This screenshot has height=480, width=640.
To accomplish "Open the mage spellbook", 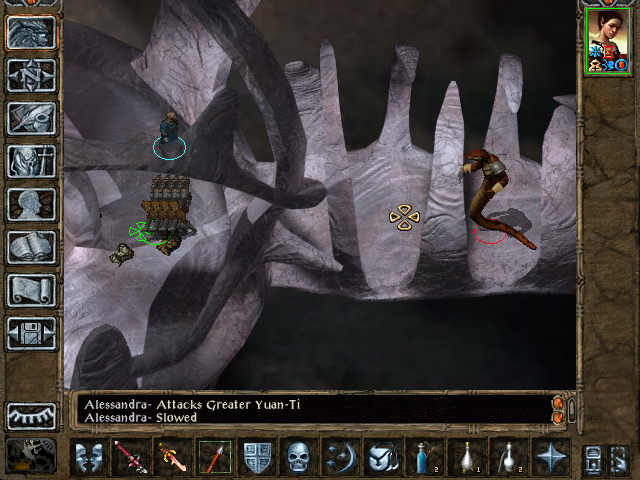I will [32, 247].
